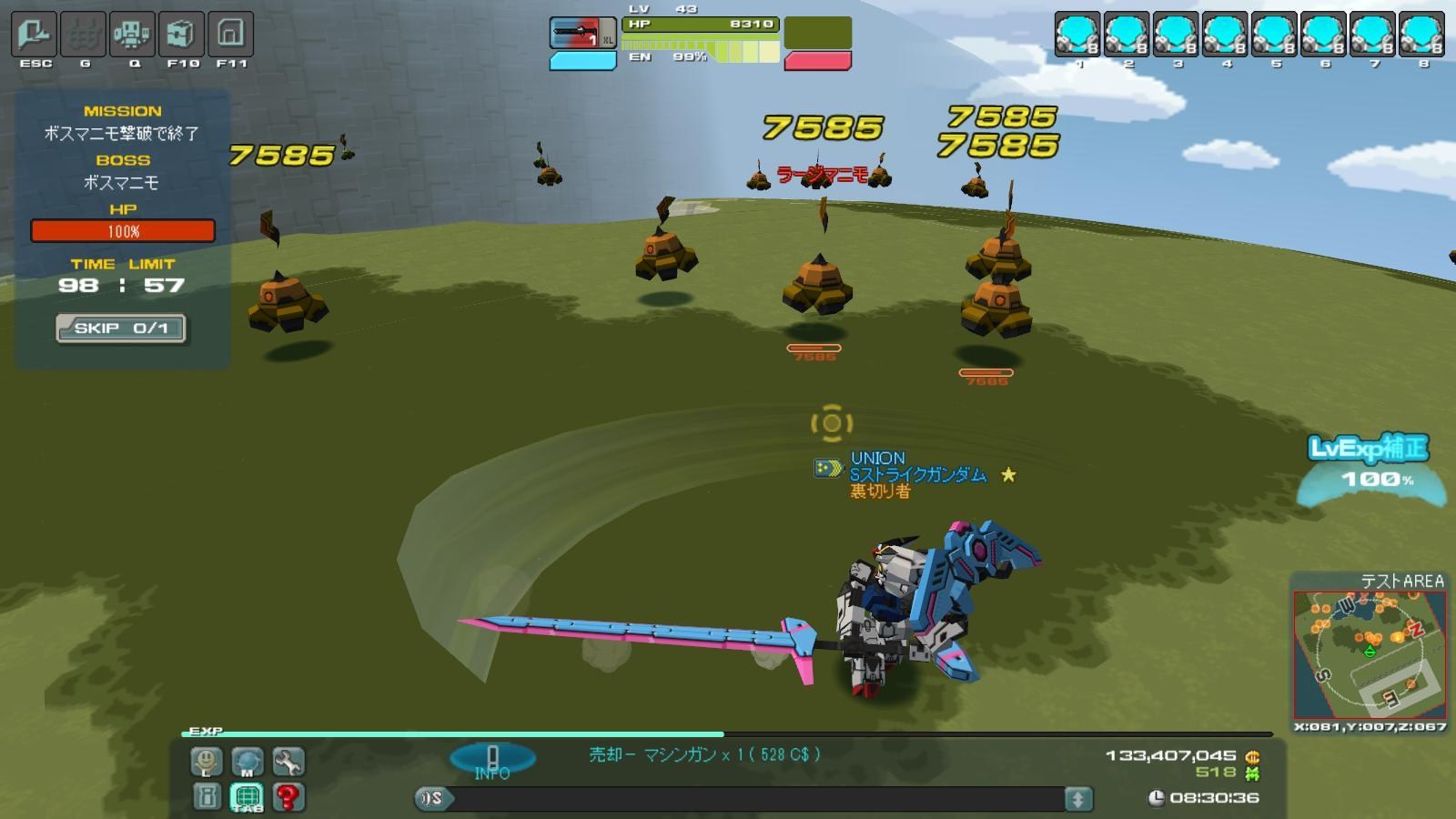The image size is (1456, 819).
Task: Click the oval INFO button
Action: [491, 754]
